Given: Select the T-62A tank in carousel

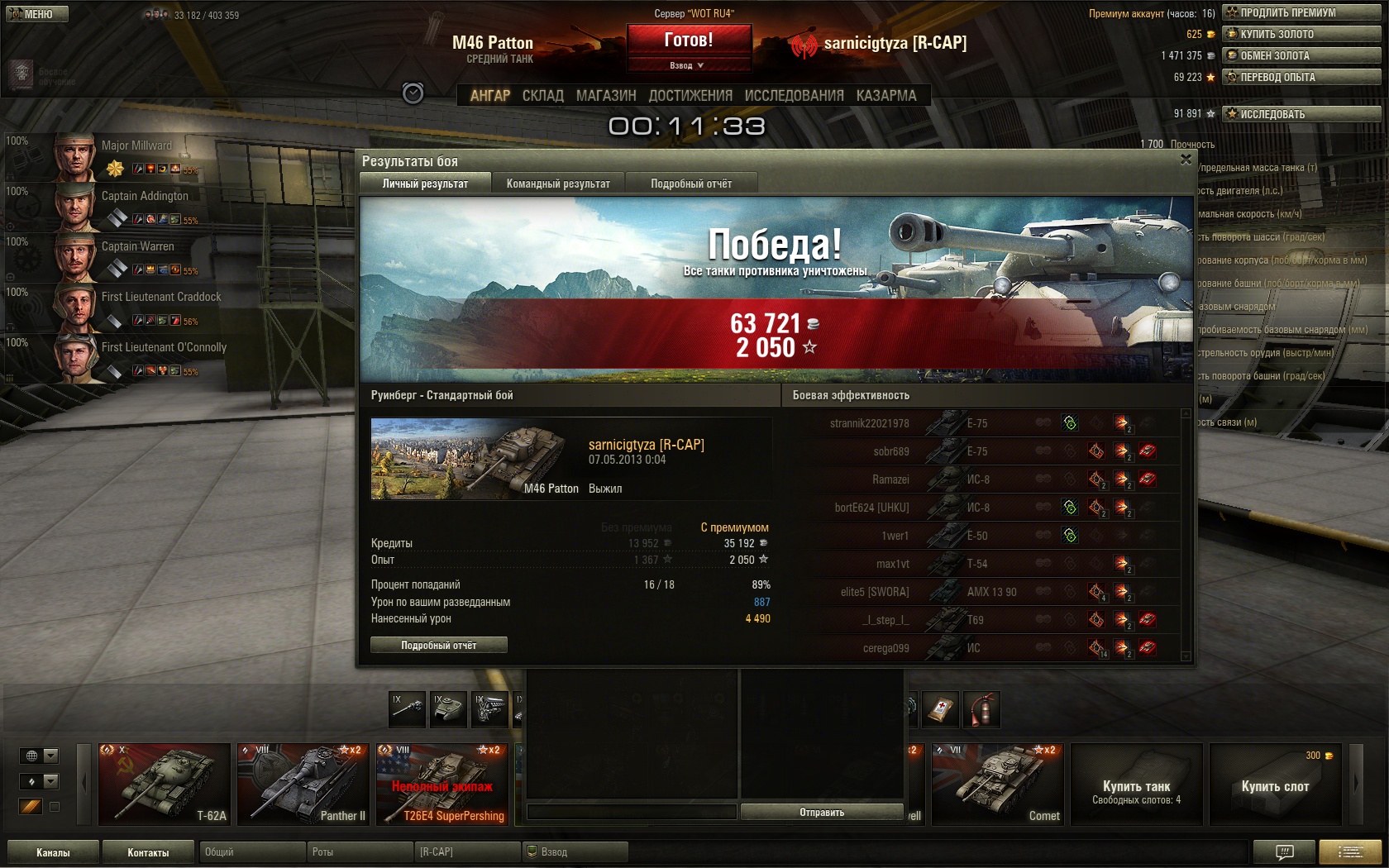Looking at the screenshot, I should [x=164, y=785].
